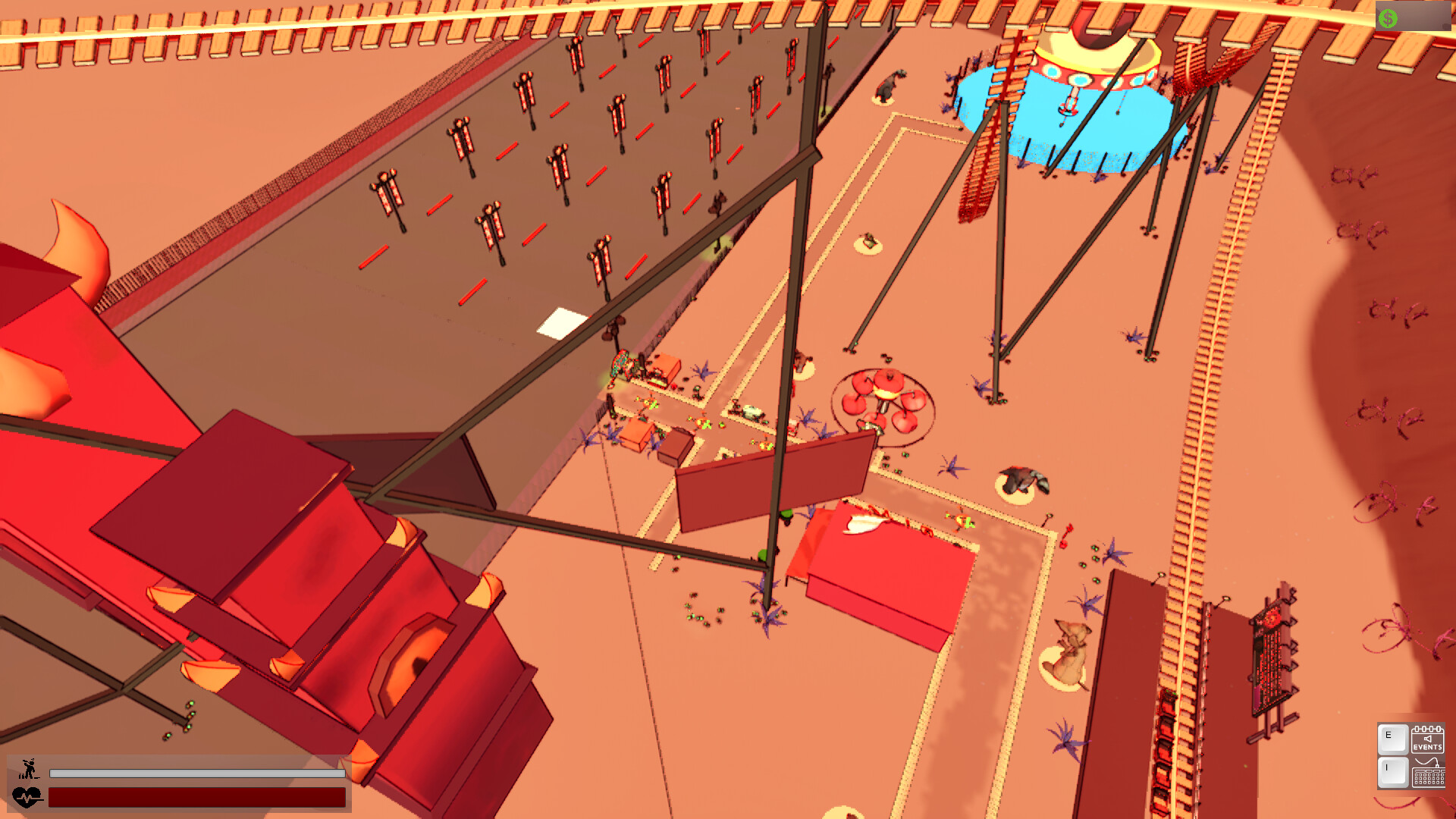Click the speaker icon inside the EVENTS calendar
The width and height of the screenshot is (1456, 819).
(x=1428, y=738)
